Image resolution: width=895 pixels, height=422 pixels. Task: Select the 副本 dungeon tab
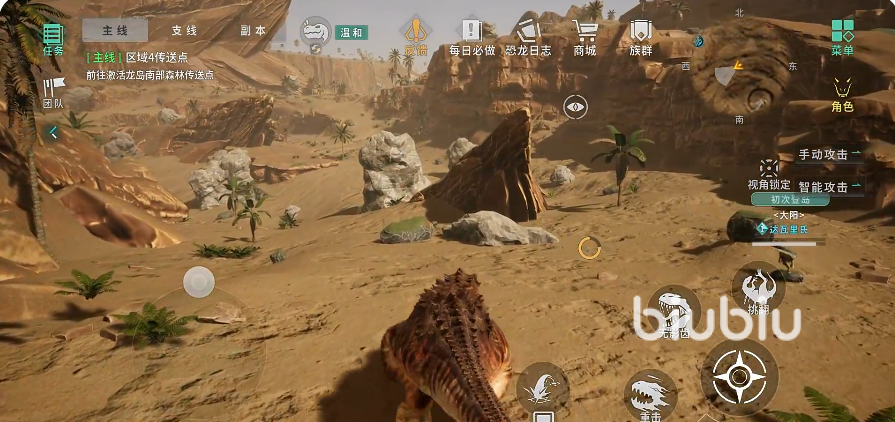tap(253, 31)
